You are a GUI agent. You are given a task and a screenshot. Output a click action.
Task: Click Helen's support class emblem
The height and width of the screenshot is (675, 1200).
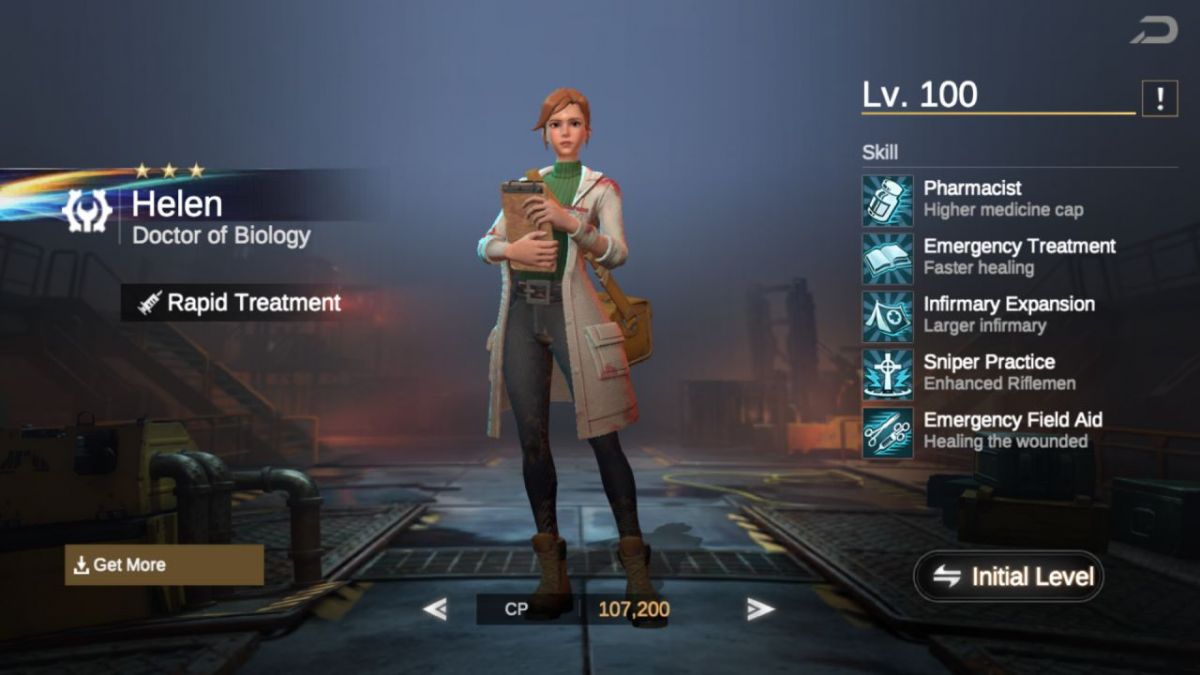pyautogui.click(x=87, y=211)
